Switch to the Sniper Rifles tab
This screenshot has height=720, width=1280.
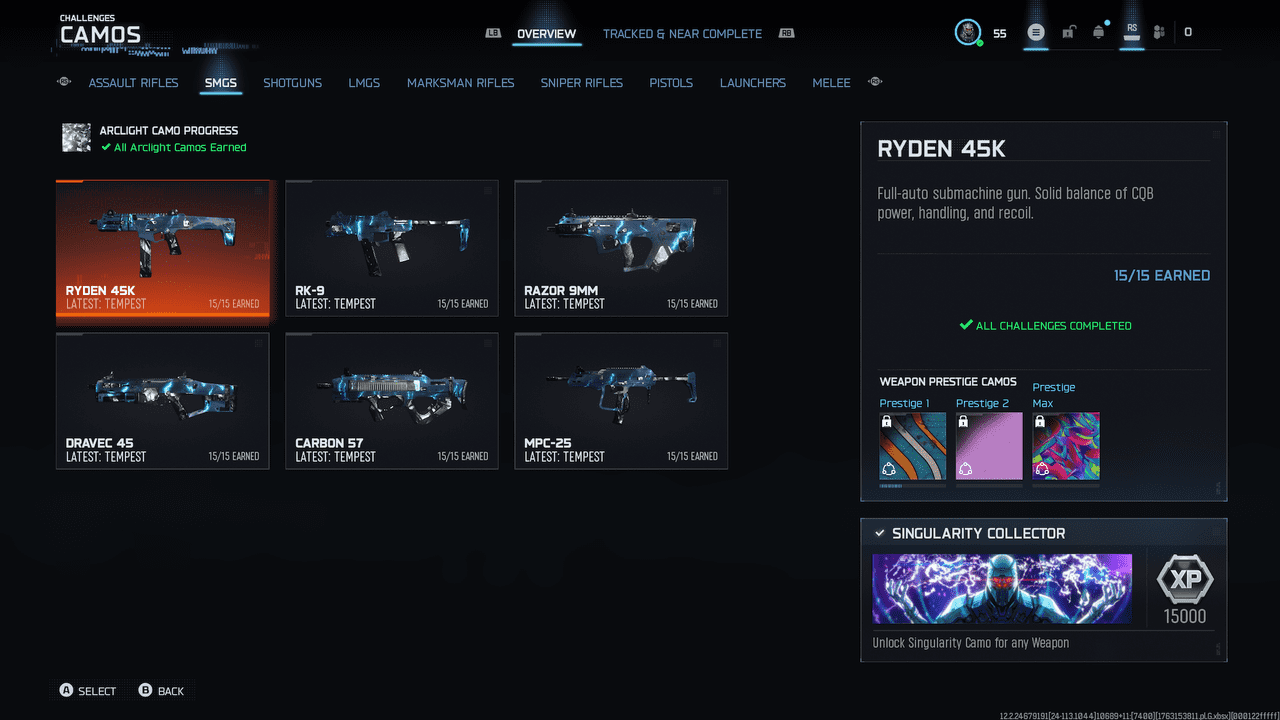[581, 83]
